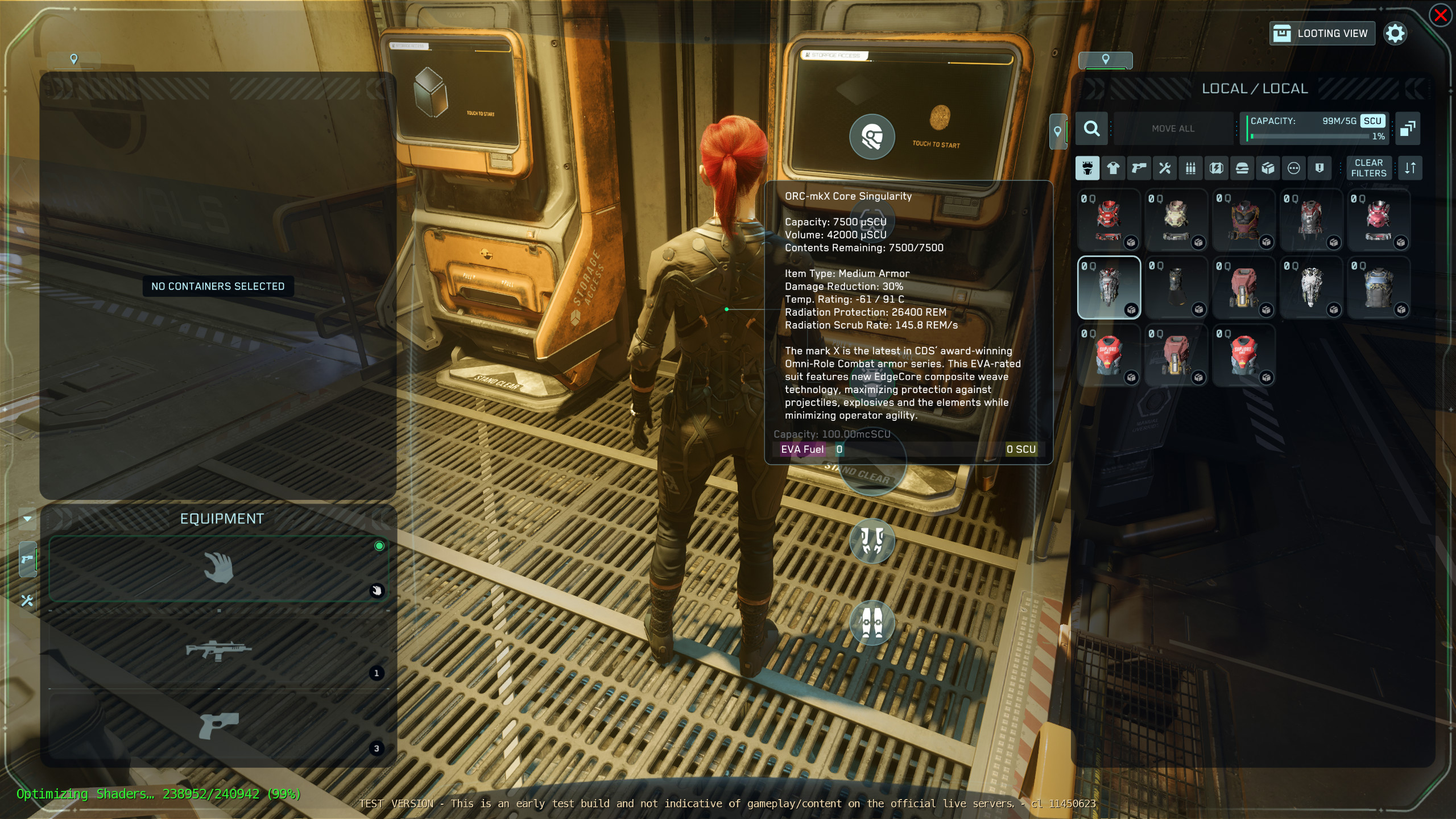
Task: Select the blue and grey armor vest
Action: click(1379, 287)
